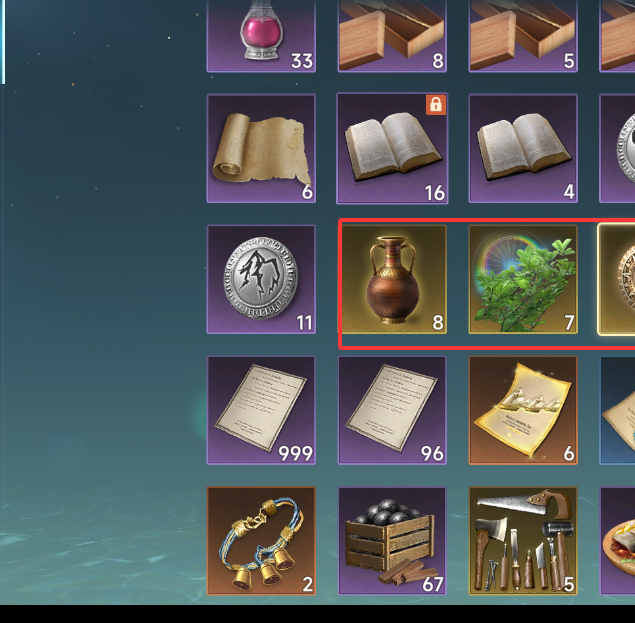Select the carpenter tools set slot
The height and width of the screenshot is (623, 635).
[523, 541]
